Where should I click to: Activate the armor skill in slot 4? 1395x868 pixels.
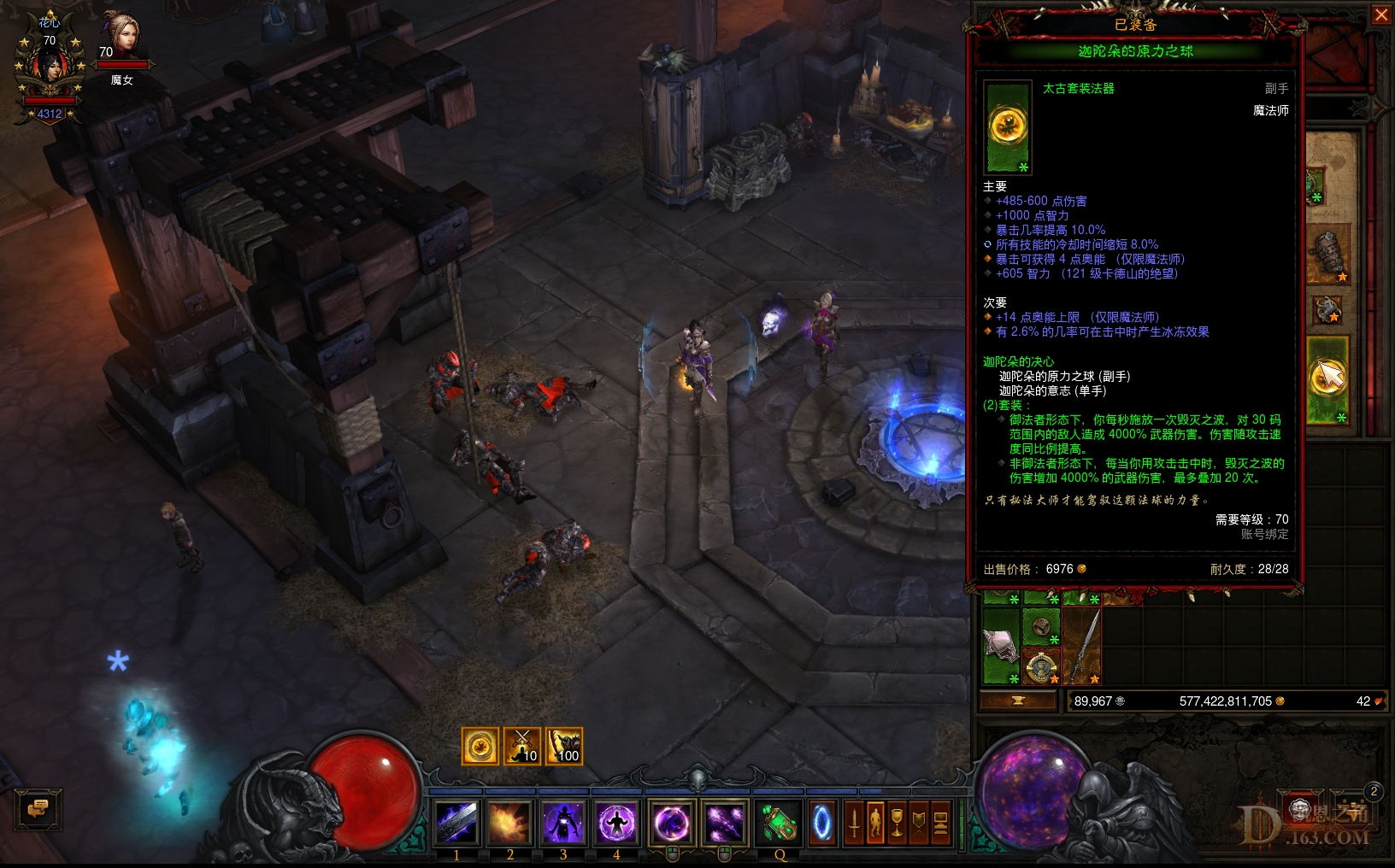click(615, 823)
